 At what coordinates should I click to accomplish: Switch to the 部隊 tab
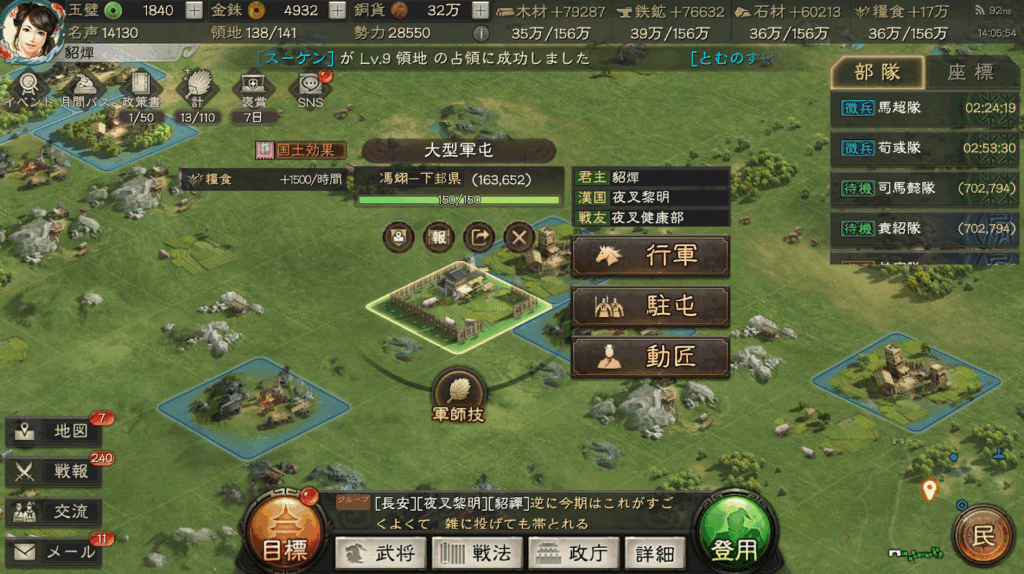877,72
